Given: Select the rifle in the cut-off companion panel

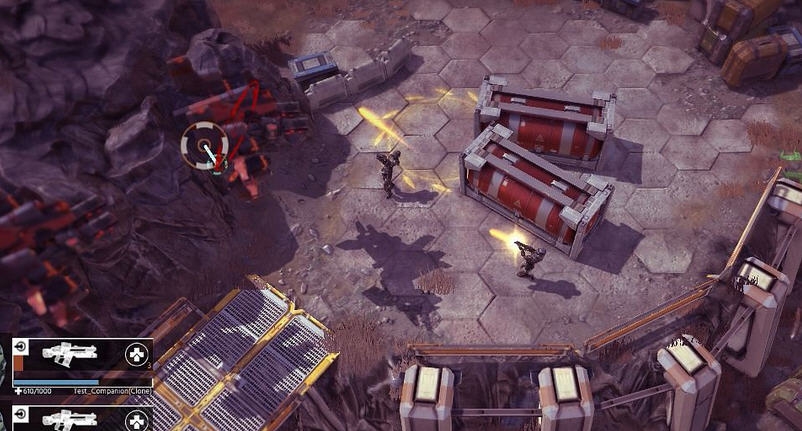Looking at the screenshot, I should (x=71, y=418).
